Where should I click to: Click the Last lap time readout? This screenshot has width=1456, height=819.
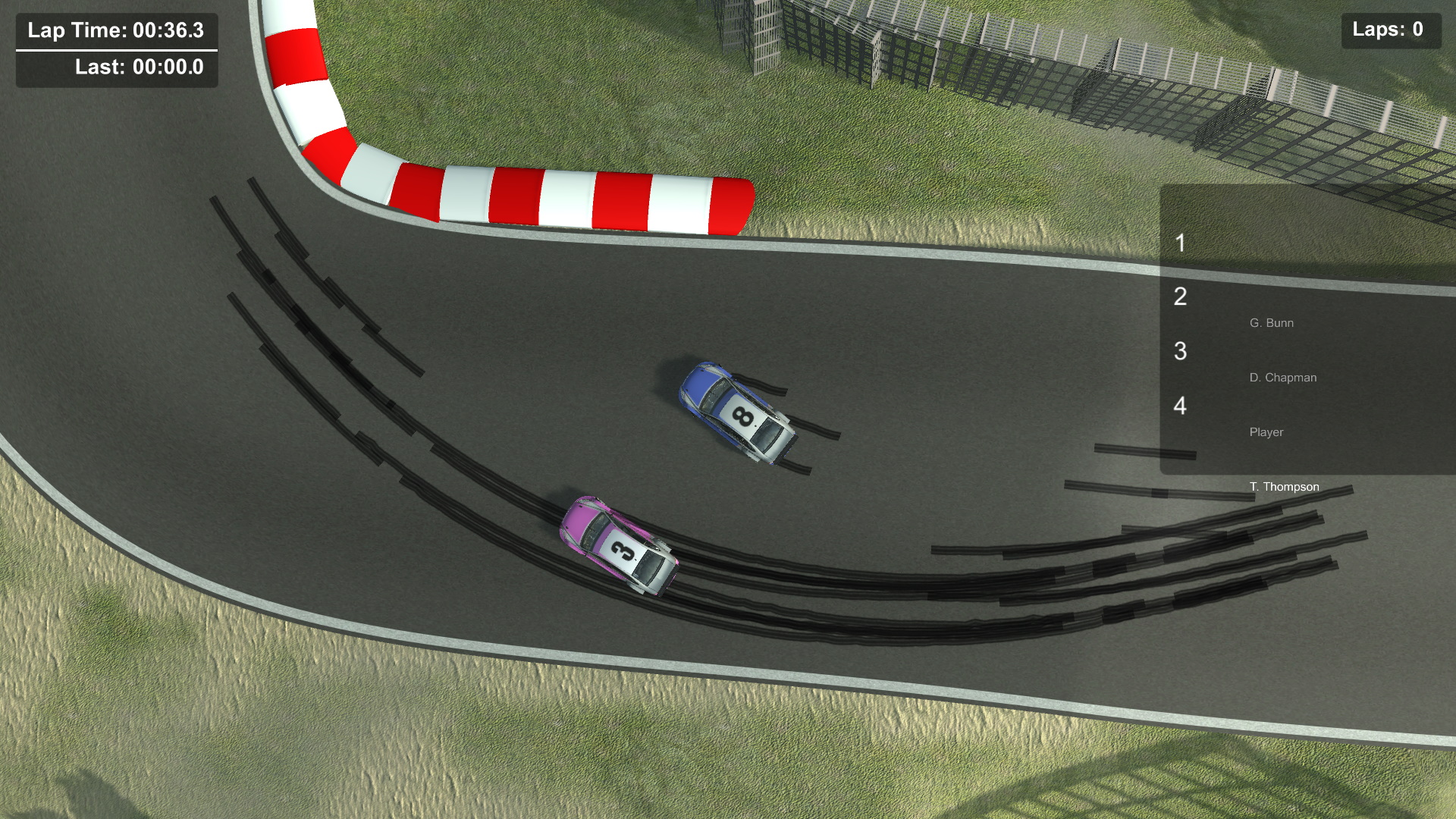click(x=139, y=67)
